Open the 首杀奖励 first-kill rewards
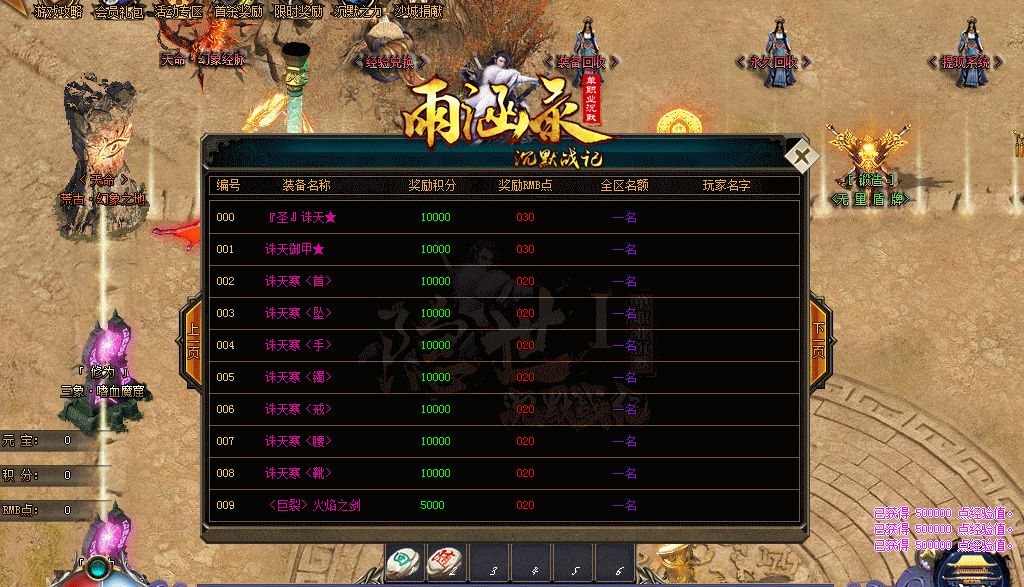 point(238,12)
